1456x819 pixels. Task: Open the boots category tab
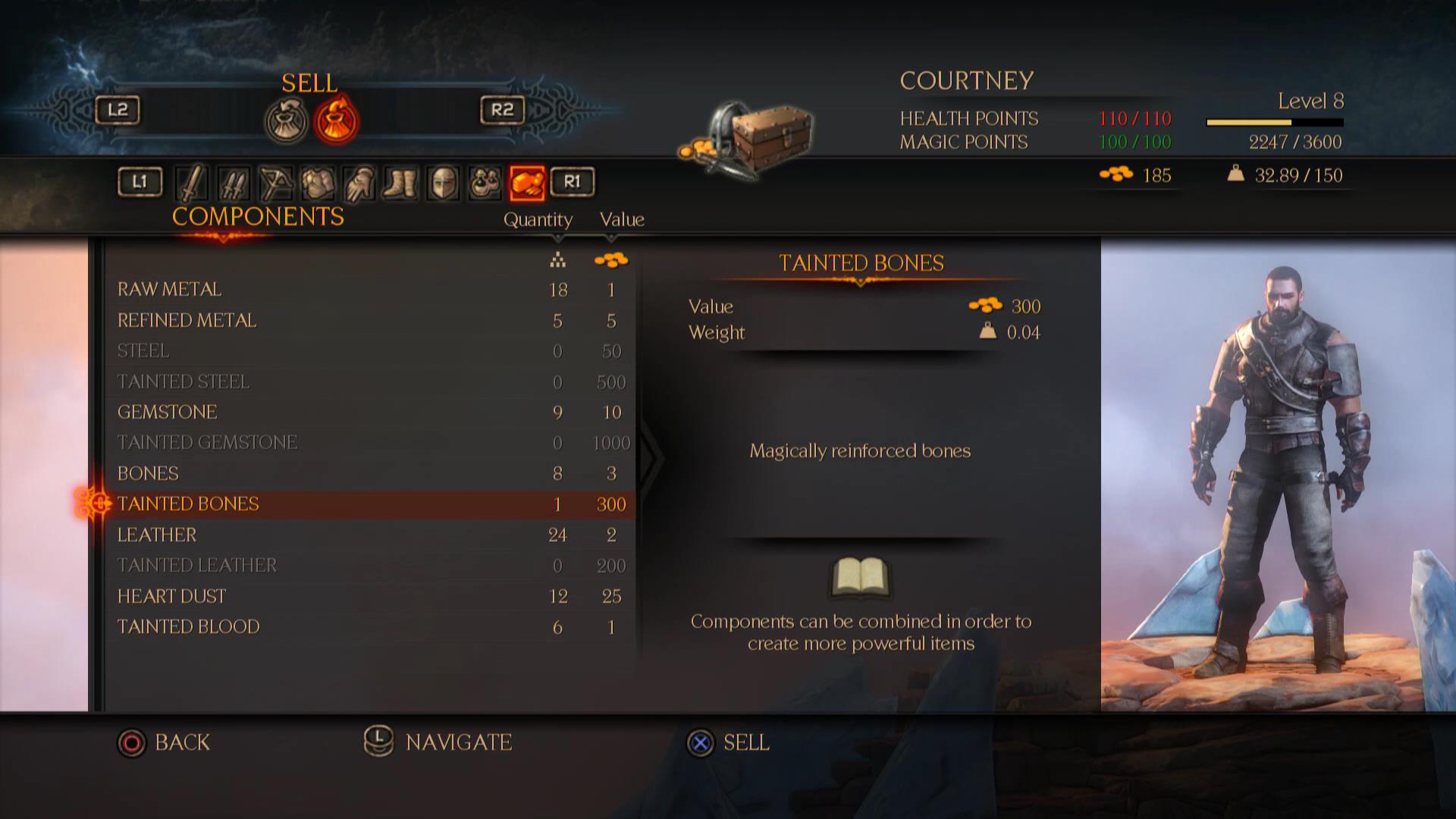pos(400,183)
